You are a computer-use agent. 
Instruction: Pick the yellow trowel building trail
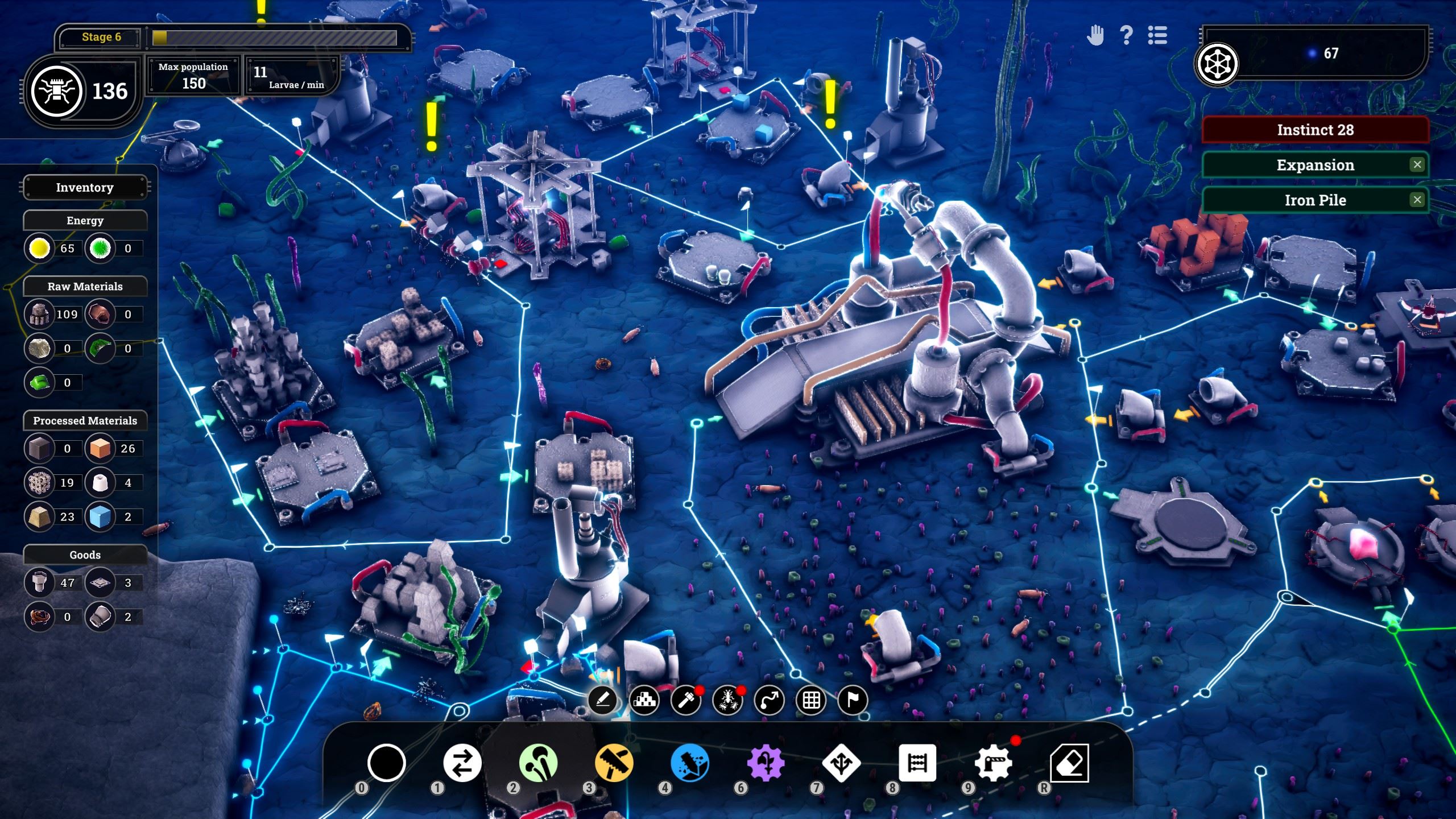pyautogui.click(x=614, y=763)
